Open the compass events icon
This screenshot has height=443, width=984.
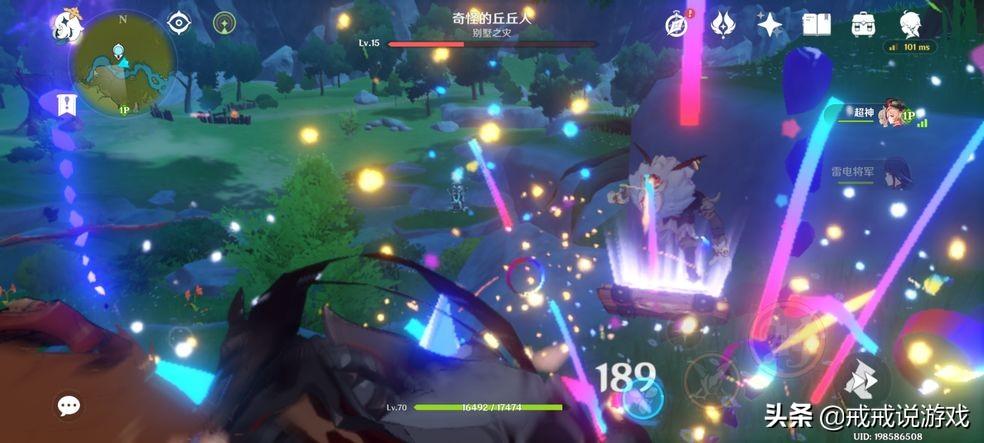(x=678, y=25)
